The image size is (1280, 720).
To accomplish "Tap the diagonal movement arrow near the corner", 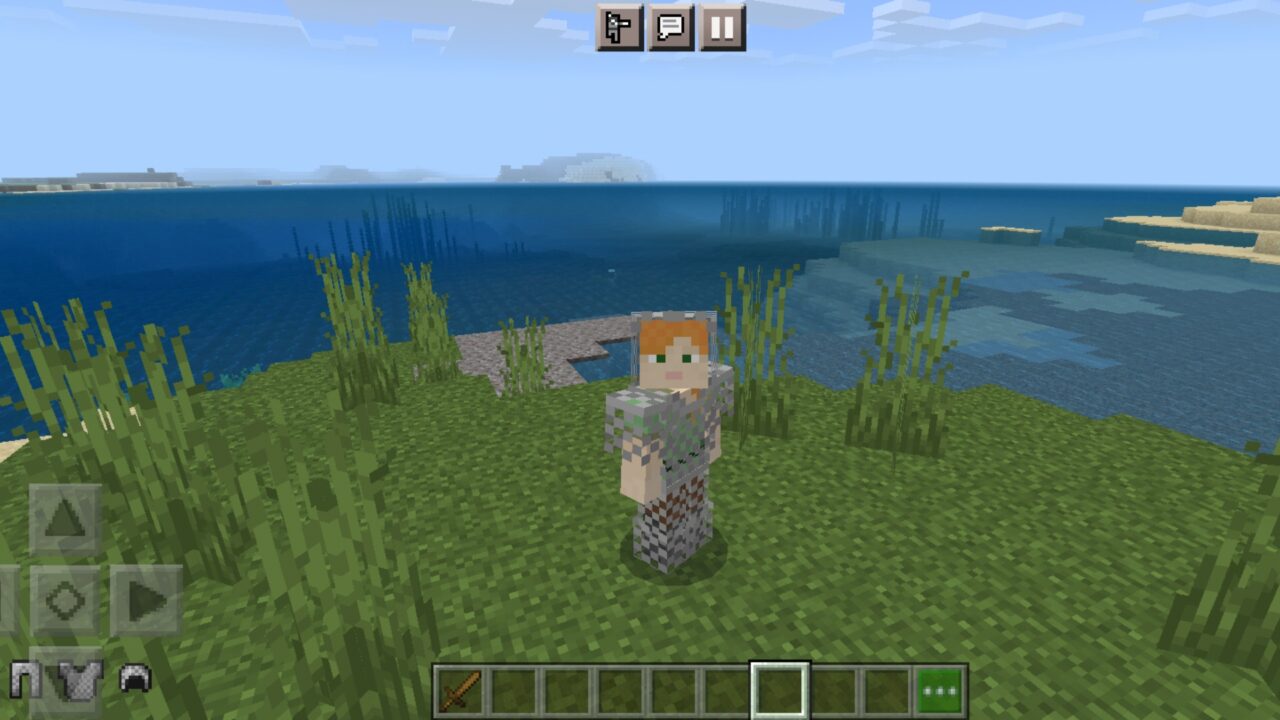I will [10, 600].
